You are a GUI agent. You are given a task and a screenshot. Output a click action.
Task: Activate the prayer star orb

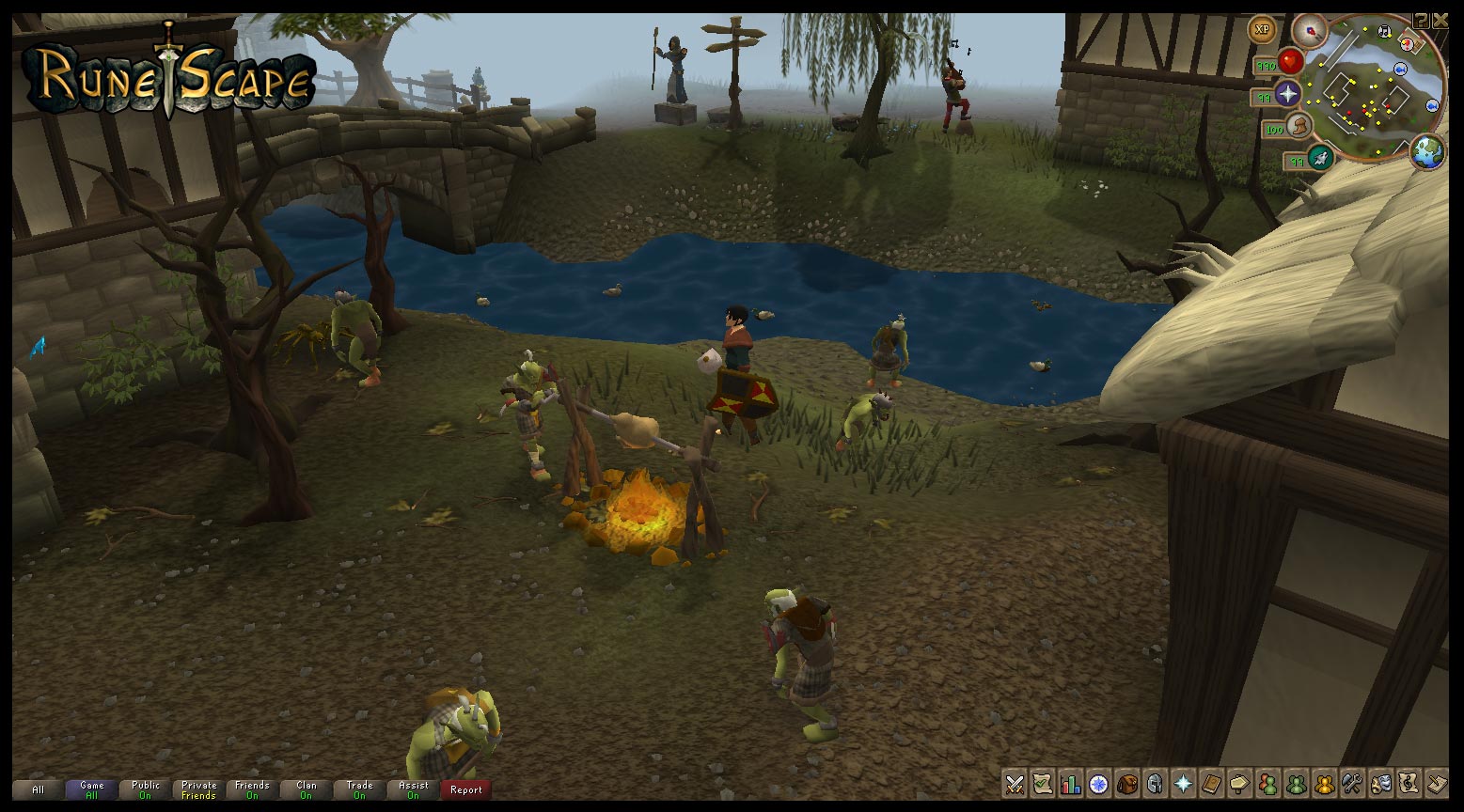[x=1287, y=93]
